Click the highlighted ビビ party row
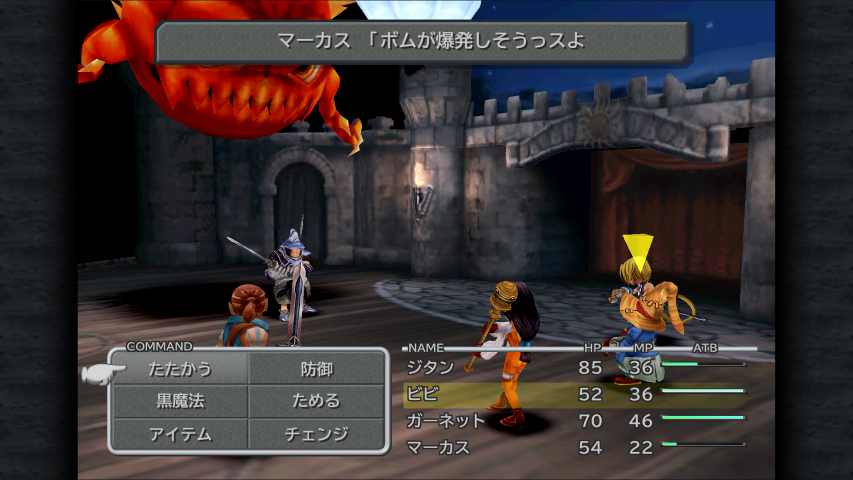853x480 pixels. [x=574, y=394]
